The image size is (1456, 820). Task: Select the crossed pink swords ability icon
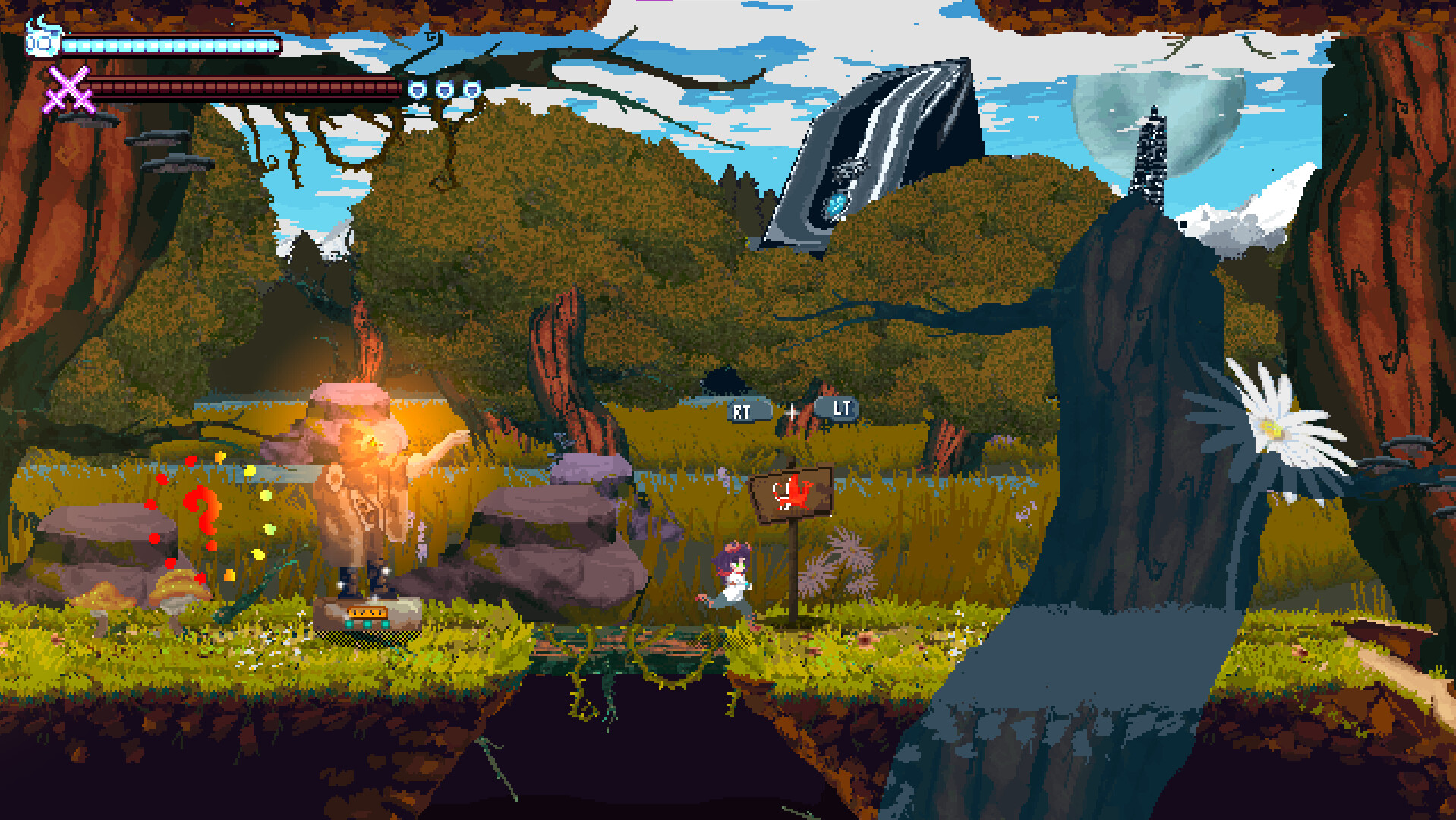click(x=68, y=91)
